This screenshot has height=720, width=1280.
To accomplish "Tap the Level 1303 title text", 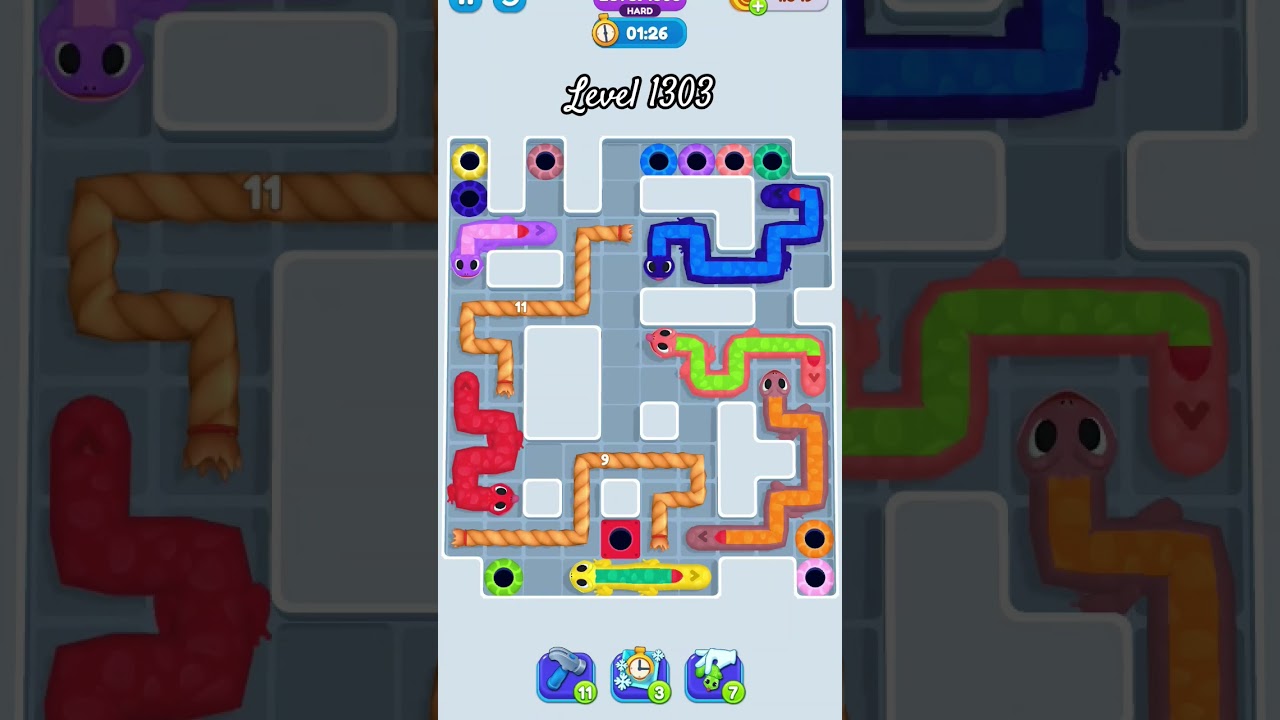I will click(639, 93).
